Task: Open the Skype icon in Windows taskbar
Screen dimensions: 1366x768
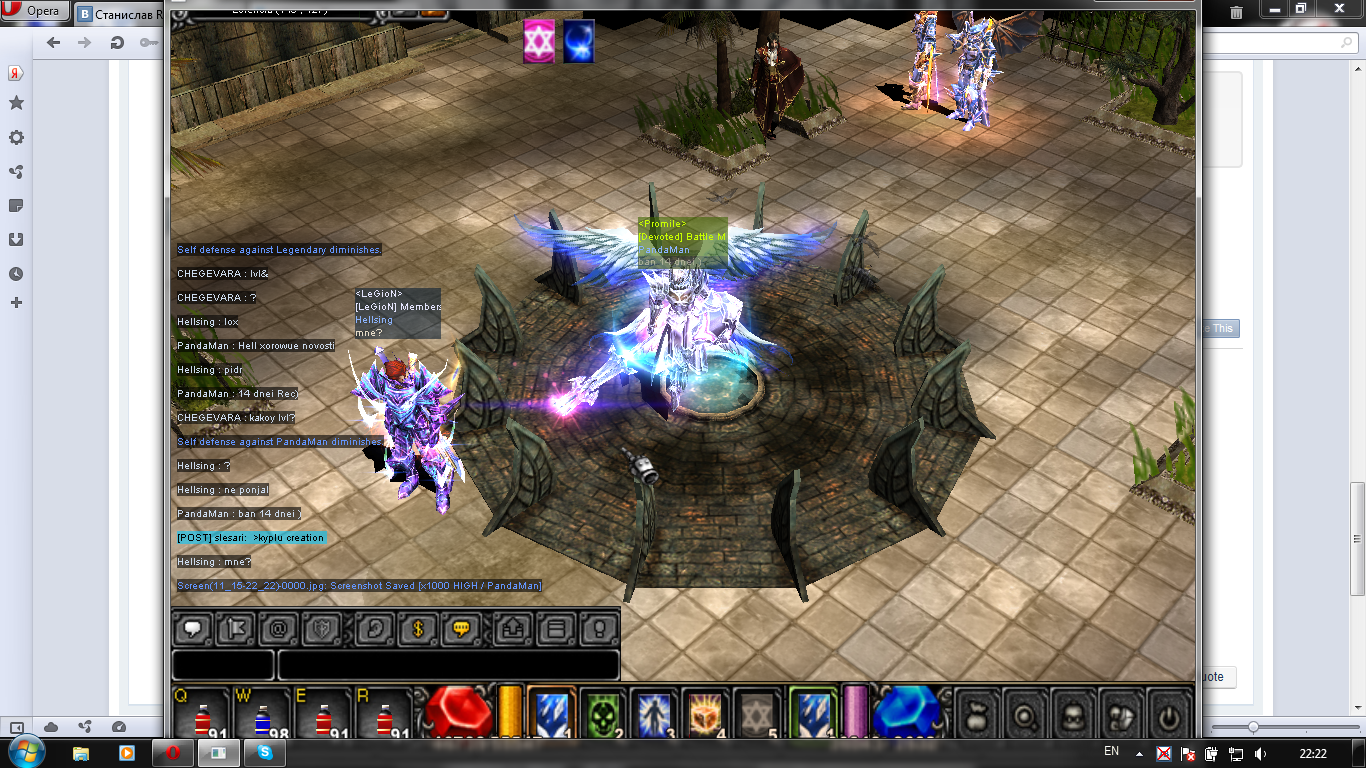Action: (x=265, y=752)
